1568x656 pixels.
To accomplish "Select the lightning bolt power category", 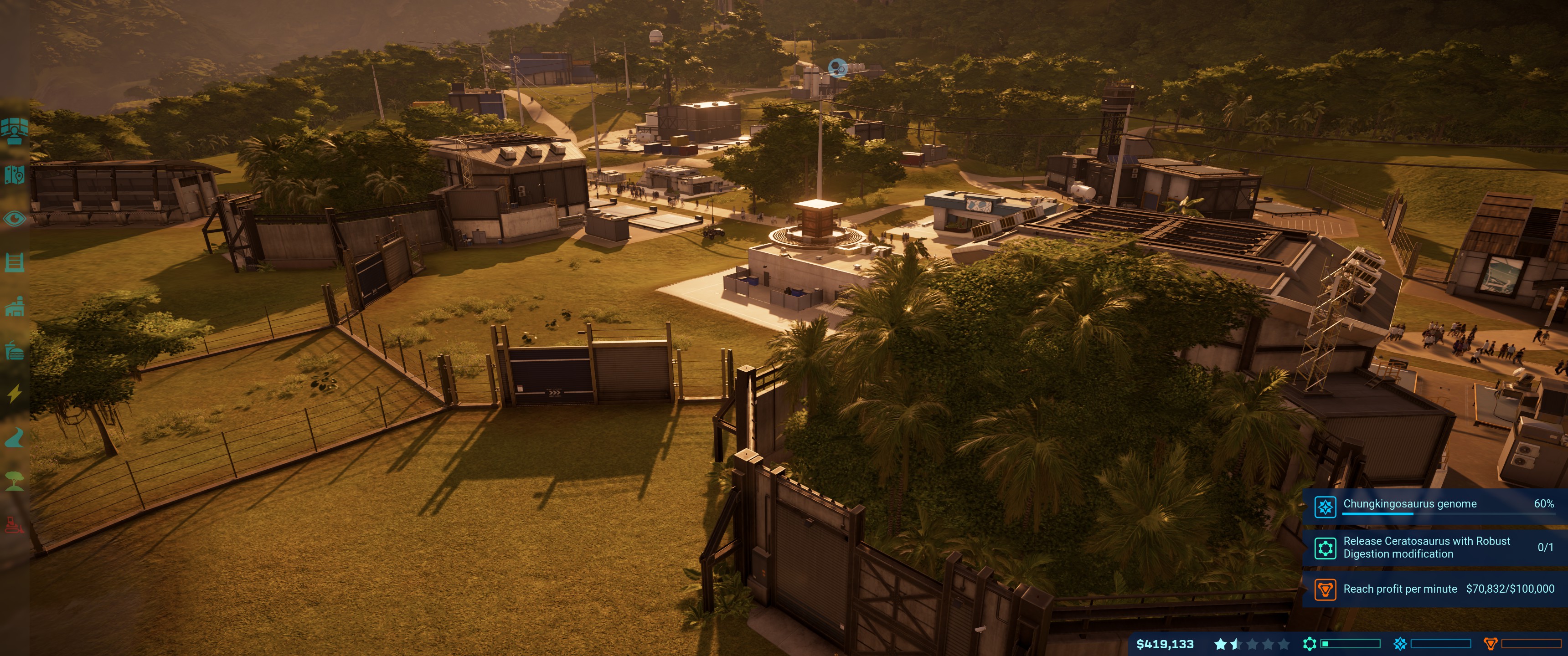I will 14,394.
